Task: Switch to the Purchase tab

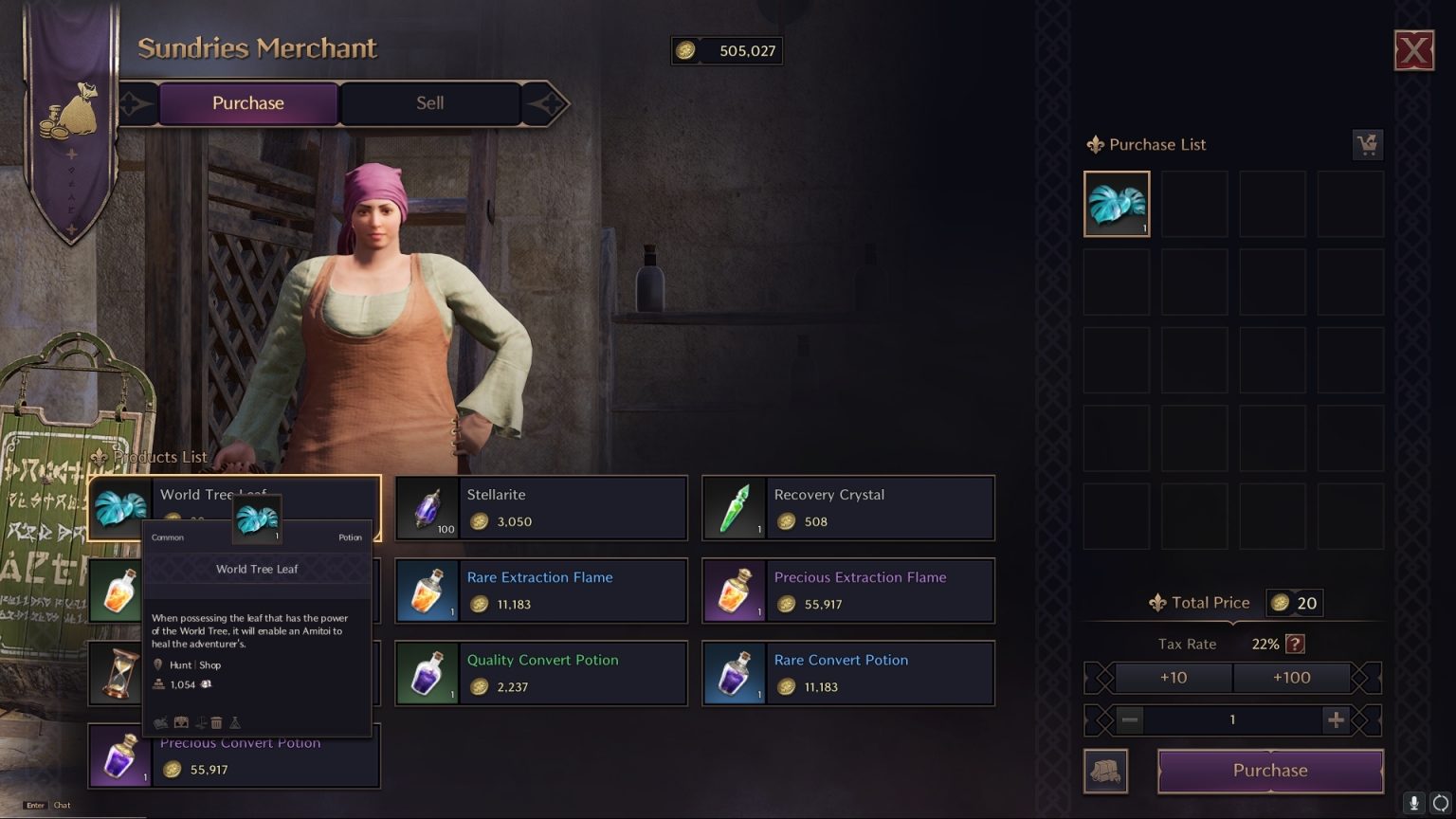Action: pyautogui.click(x=247, y=103)
